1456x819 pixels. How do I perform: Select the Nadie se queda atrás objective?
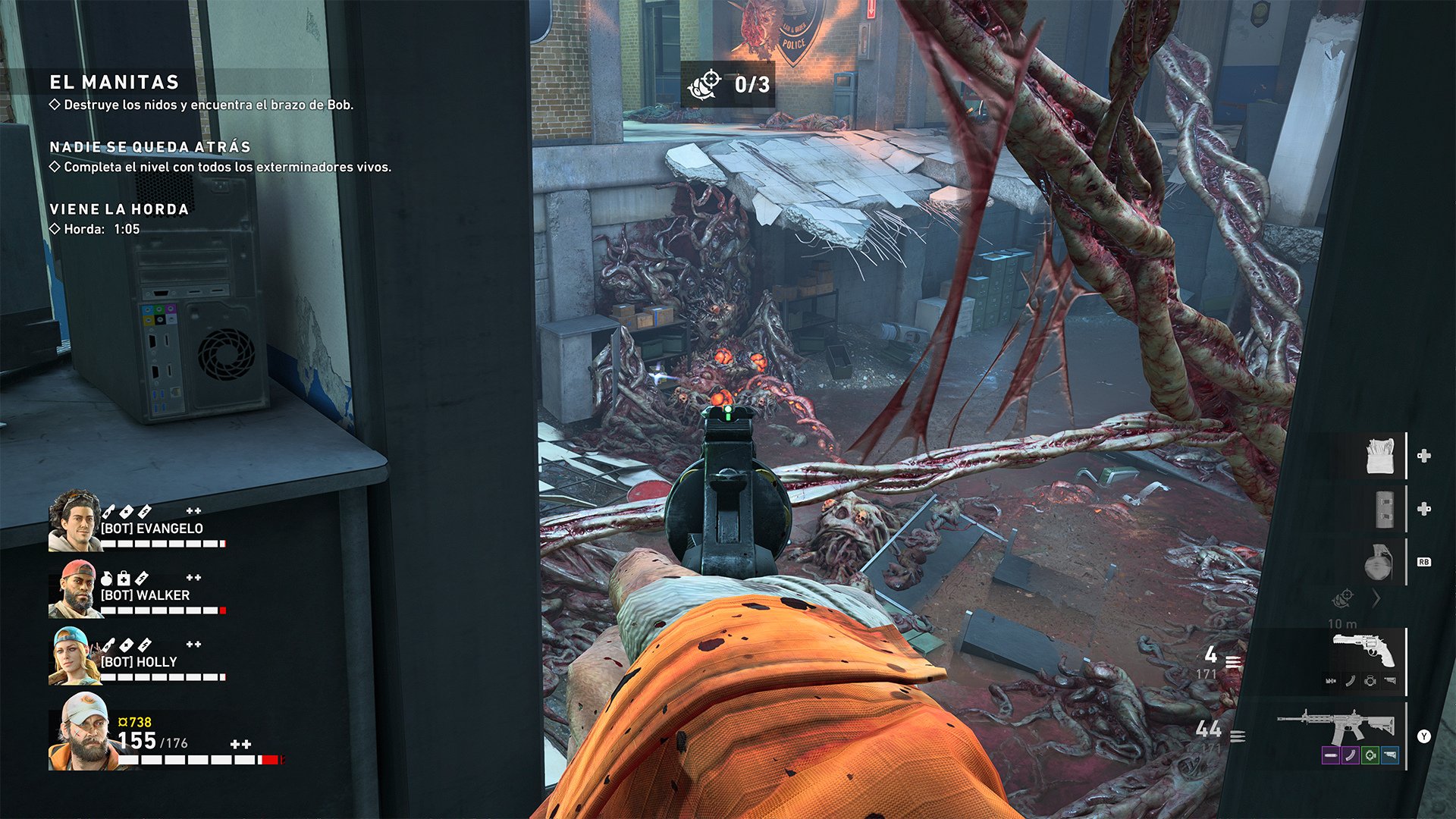click(x=149, y=147)
